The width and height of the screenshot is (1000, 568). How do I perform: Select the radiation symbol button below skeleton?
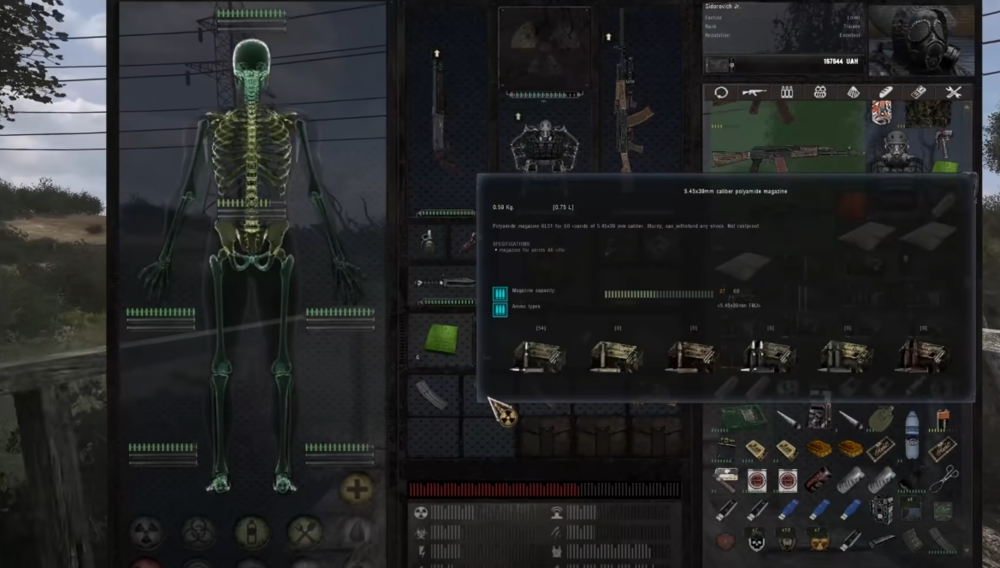point(146,531)
